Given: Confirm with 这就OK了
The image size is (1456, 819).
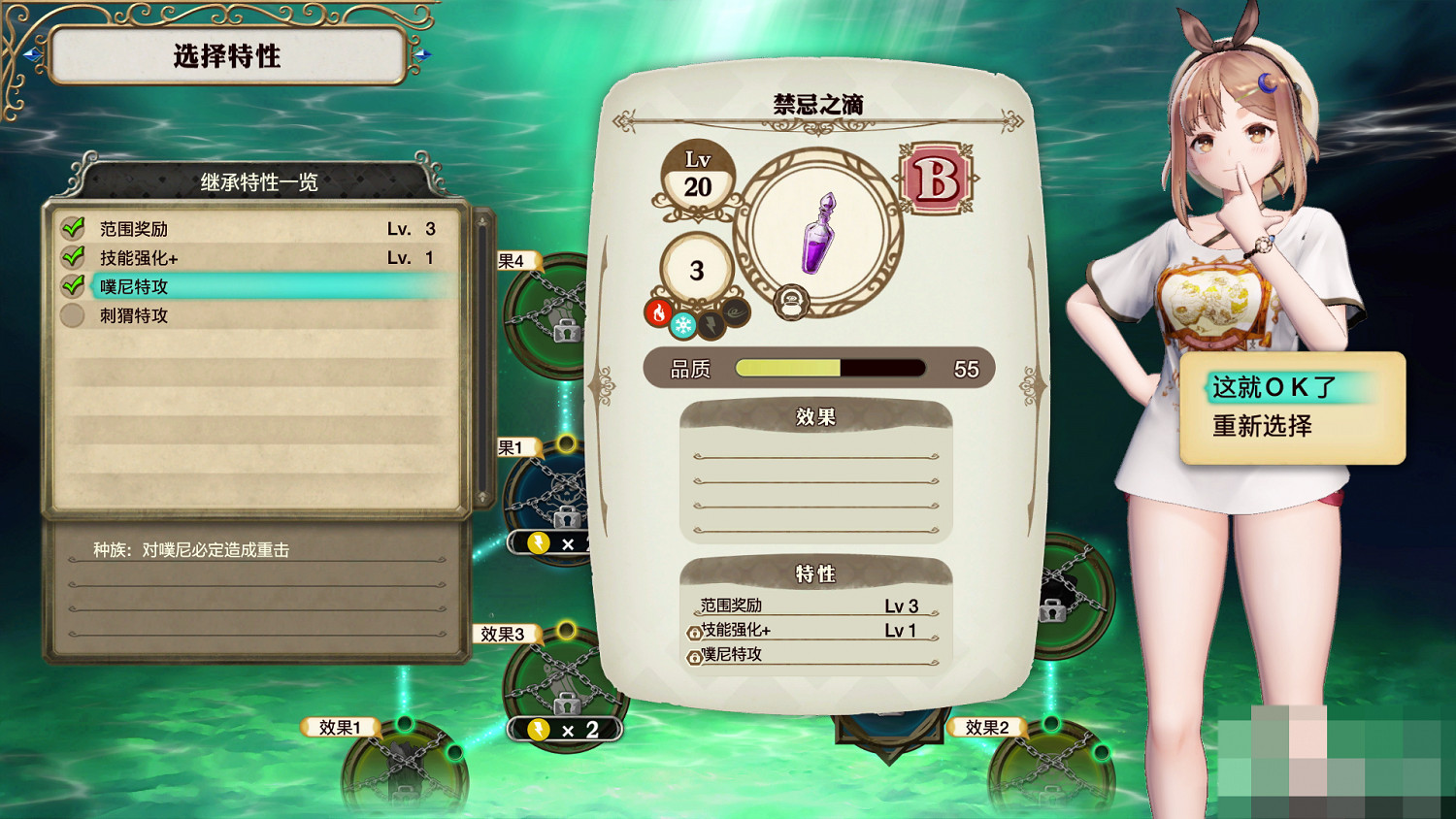Looking at the screenshot, I should click(x=1272, y=386).
